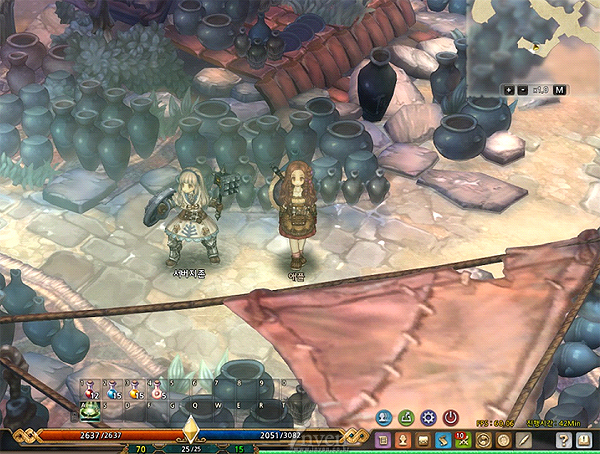Open the gear settings button
600x454 pixels.
click(x=428, y=417)
